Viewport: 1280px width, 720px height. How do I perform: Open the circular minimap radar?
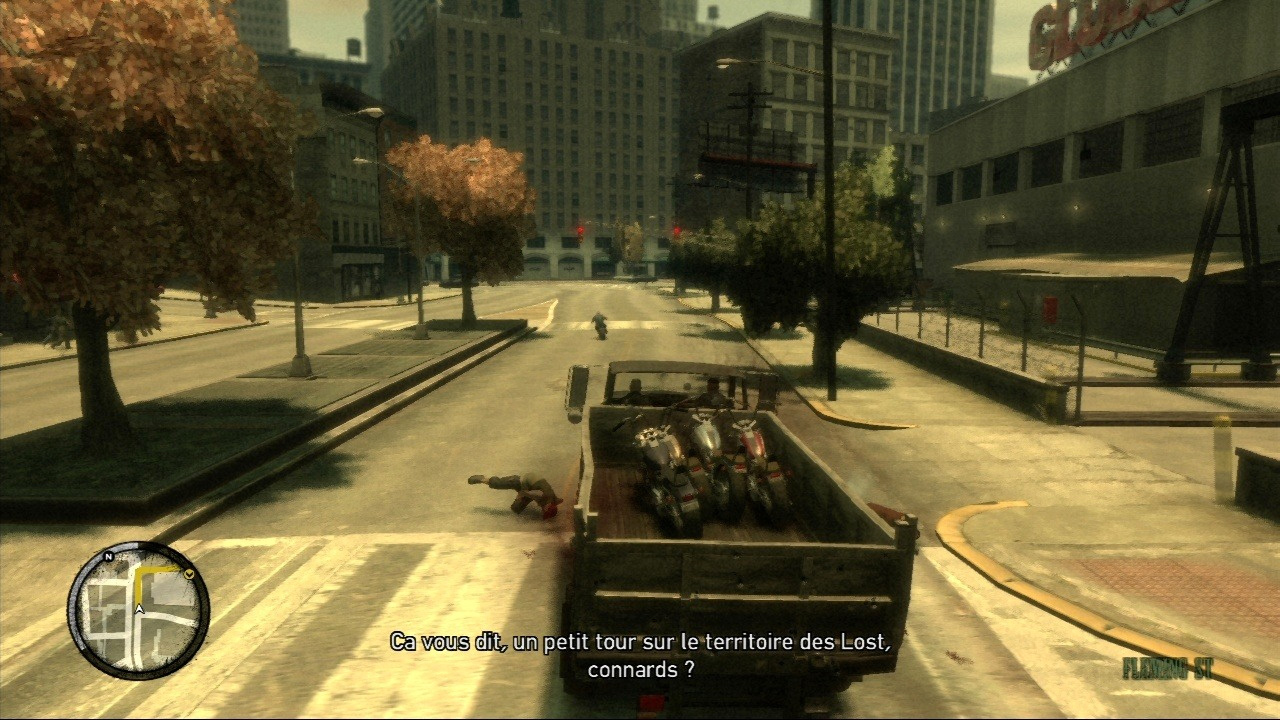tap(138, 610)
